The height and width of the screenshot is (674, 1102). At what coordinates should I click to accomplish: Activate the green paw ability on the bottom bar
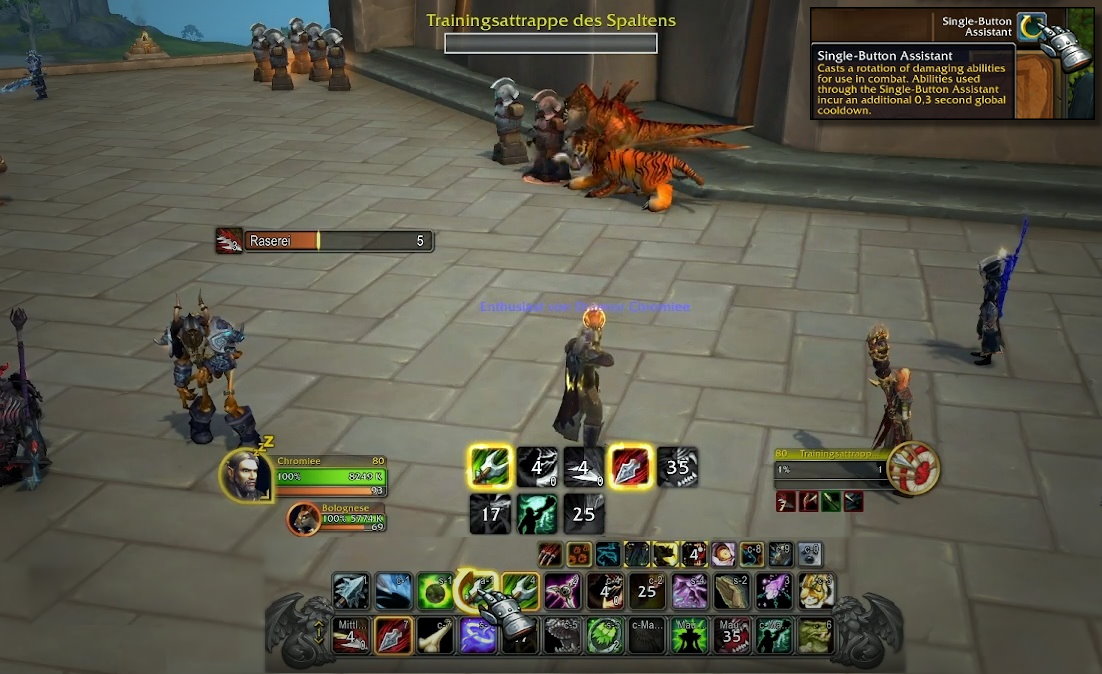coord(604,635)
